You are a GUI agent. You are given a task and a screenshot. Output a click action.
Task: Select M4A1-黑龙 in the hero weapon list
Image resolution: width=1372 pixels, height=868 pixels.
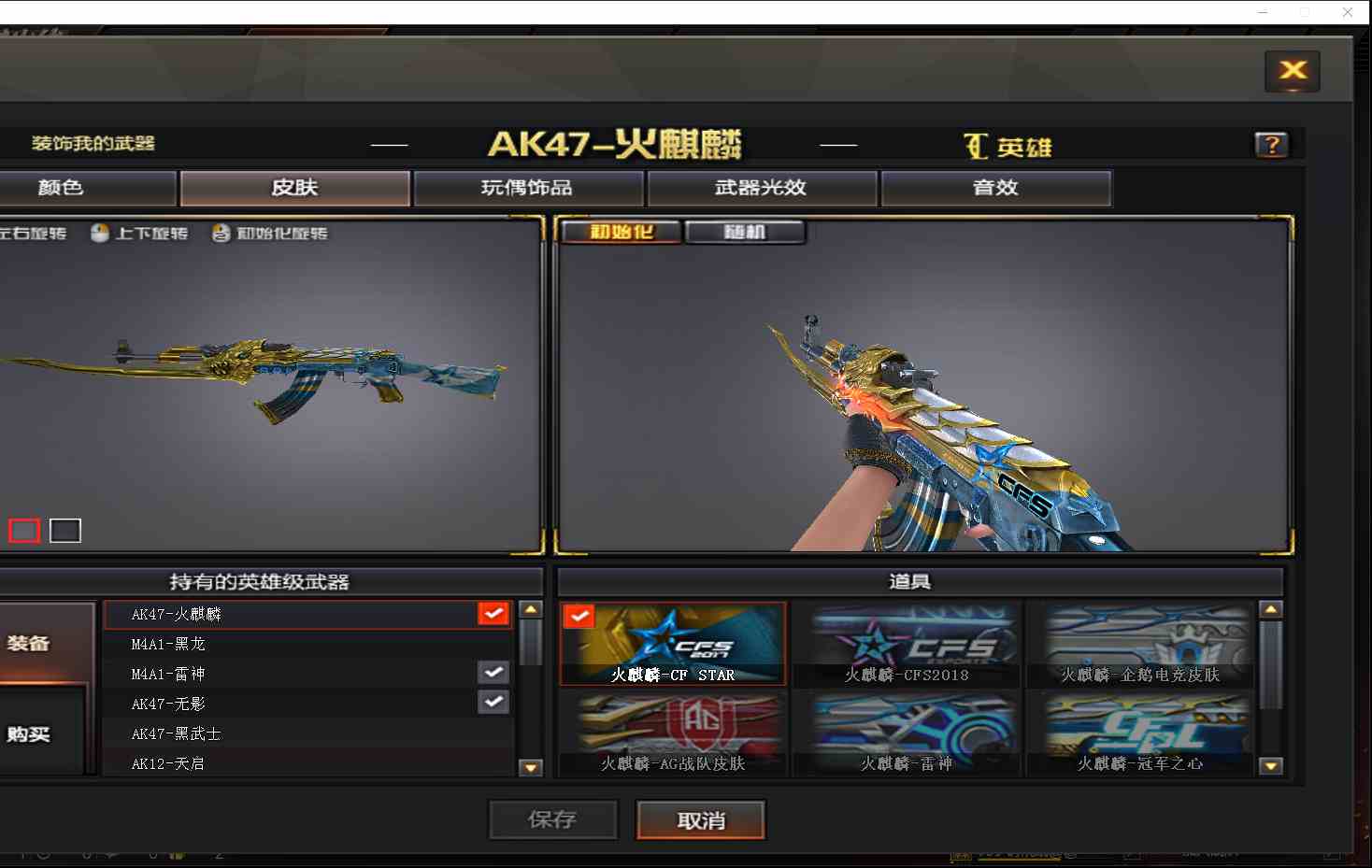(166, 644)
